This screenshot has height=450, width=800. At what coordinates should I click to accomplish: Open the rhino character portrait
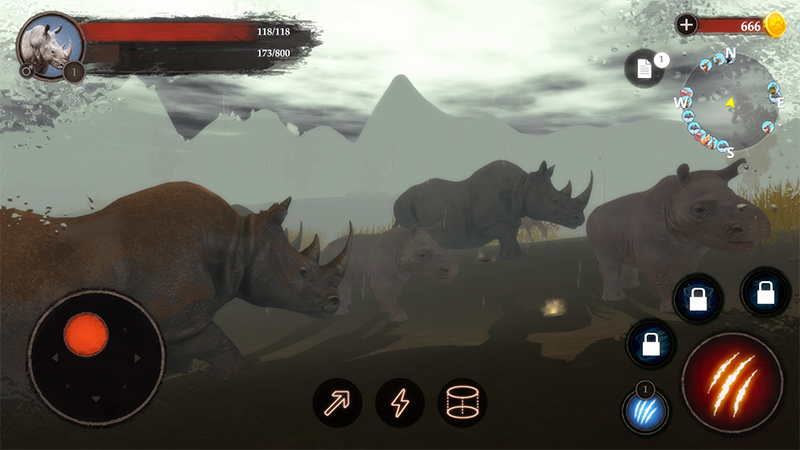(x=48, y=45)
